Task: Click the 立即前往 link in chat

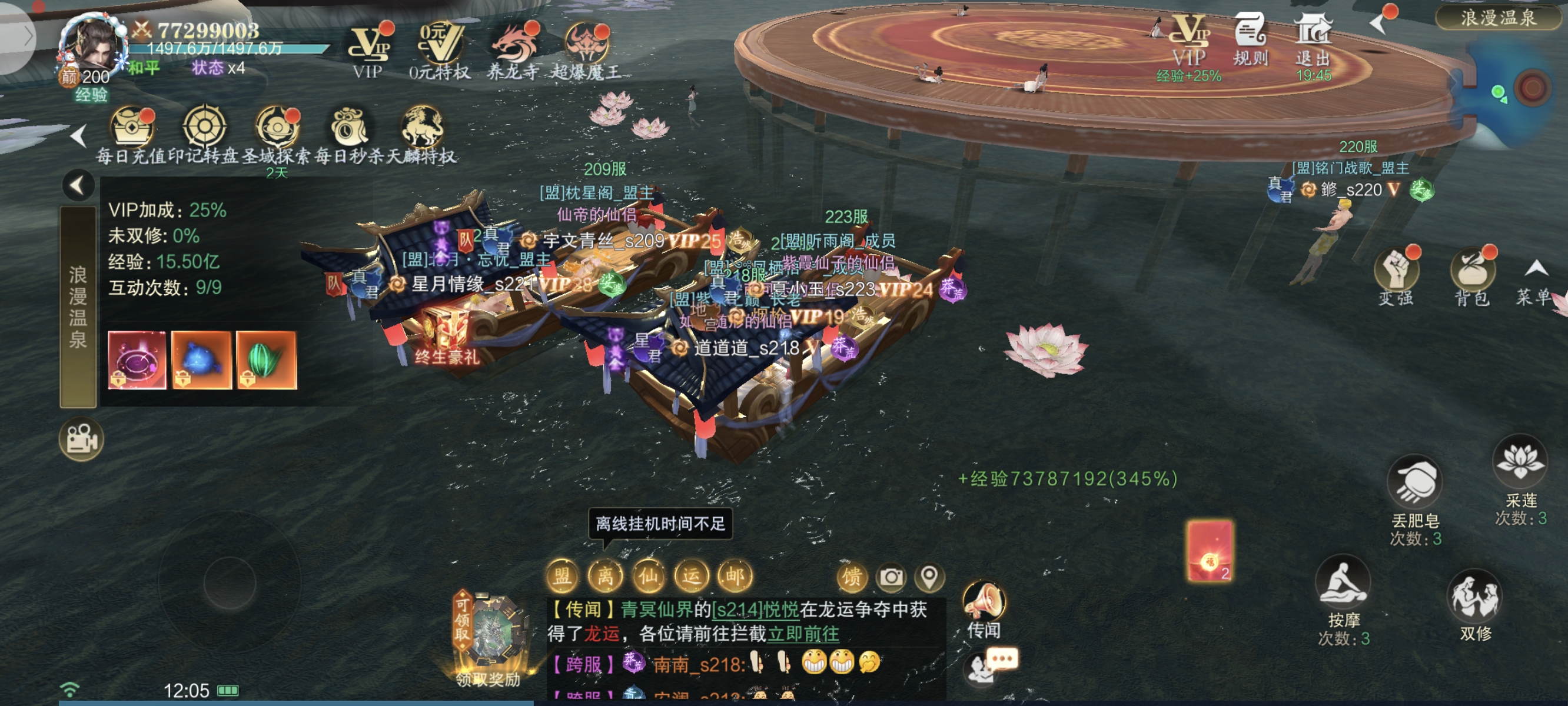Action: pos(803,634)
